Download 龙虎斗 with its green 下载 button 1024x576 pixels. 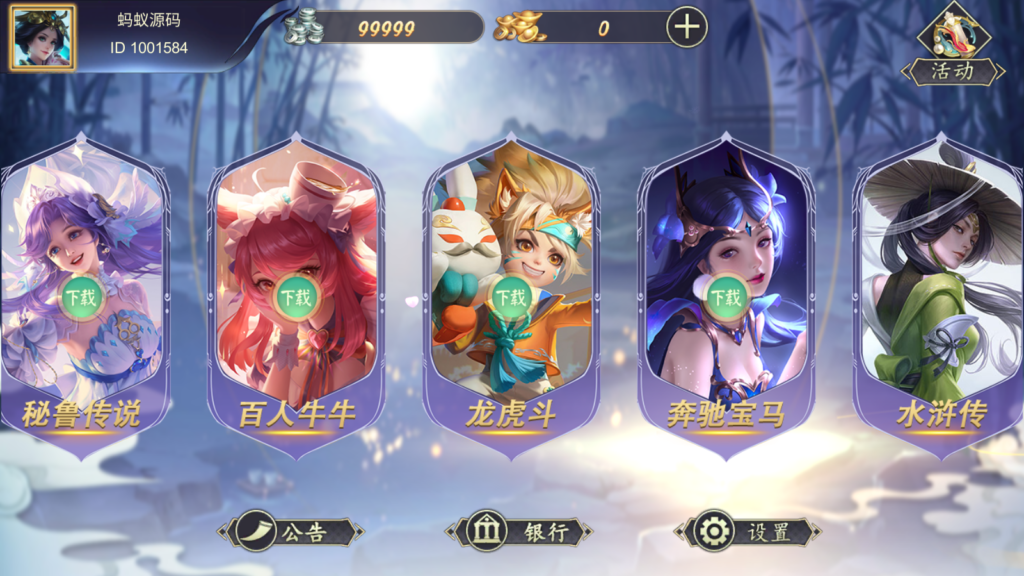pos(511,297)
